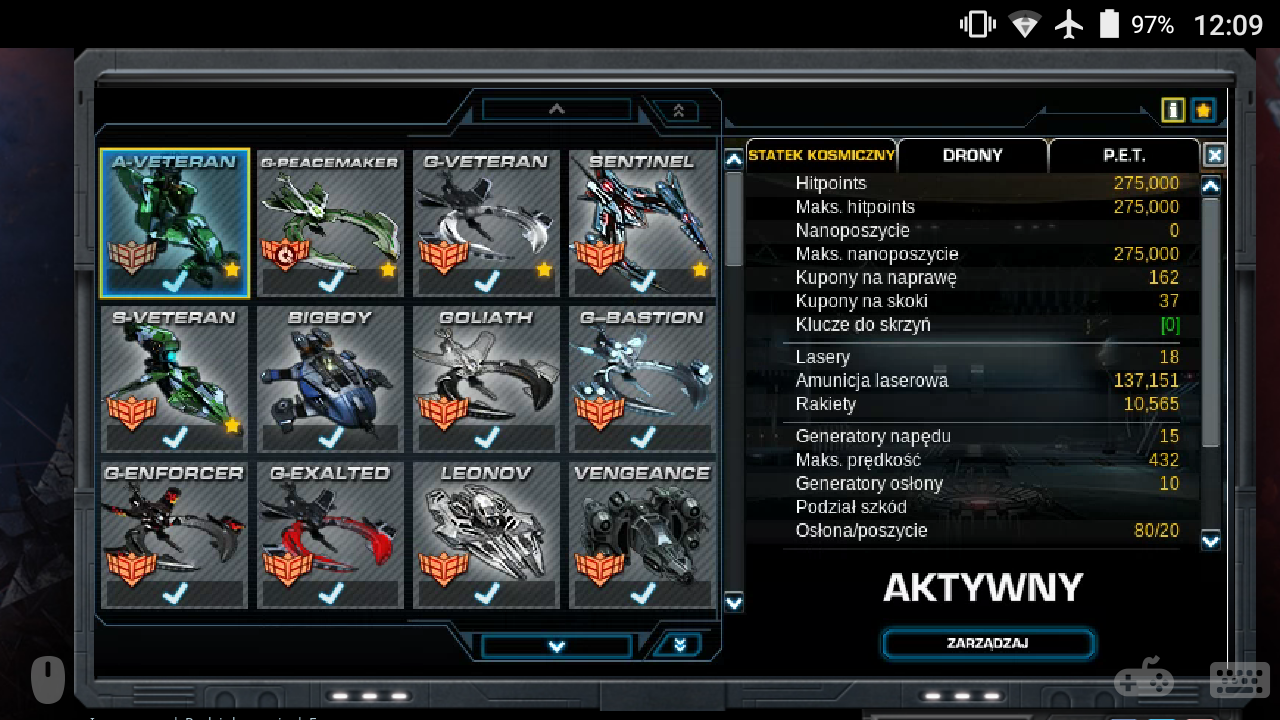Choose the G-Peacemaker ship

[x=331, y=223]
